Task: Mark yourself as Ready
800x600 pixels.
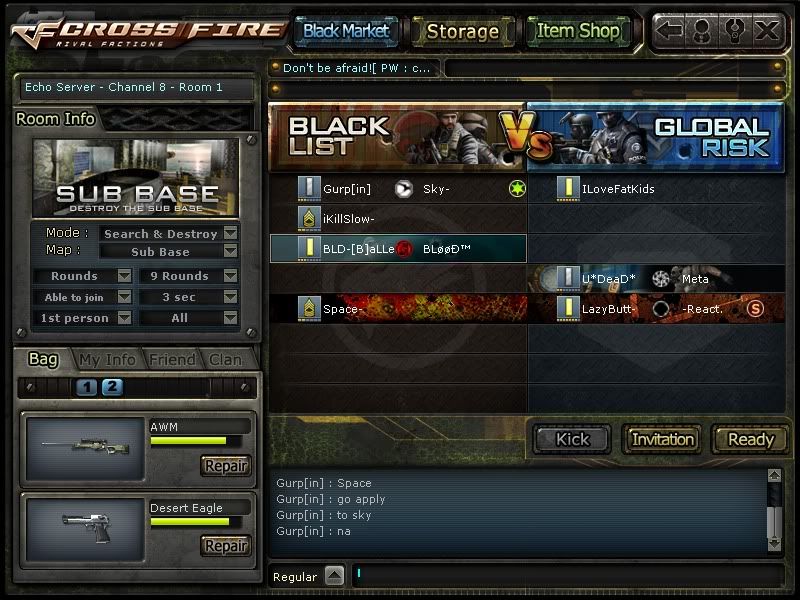Action: (x=750, y=439)
